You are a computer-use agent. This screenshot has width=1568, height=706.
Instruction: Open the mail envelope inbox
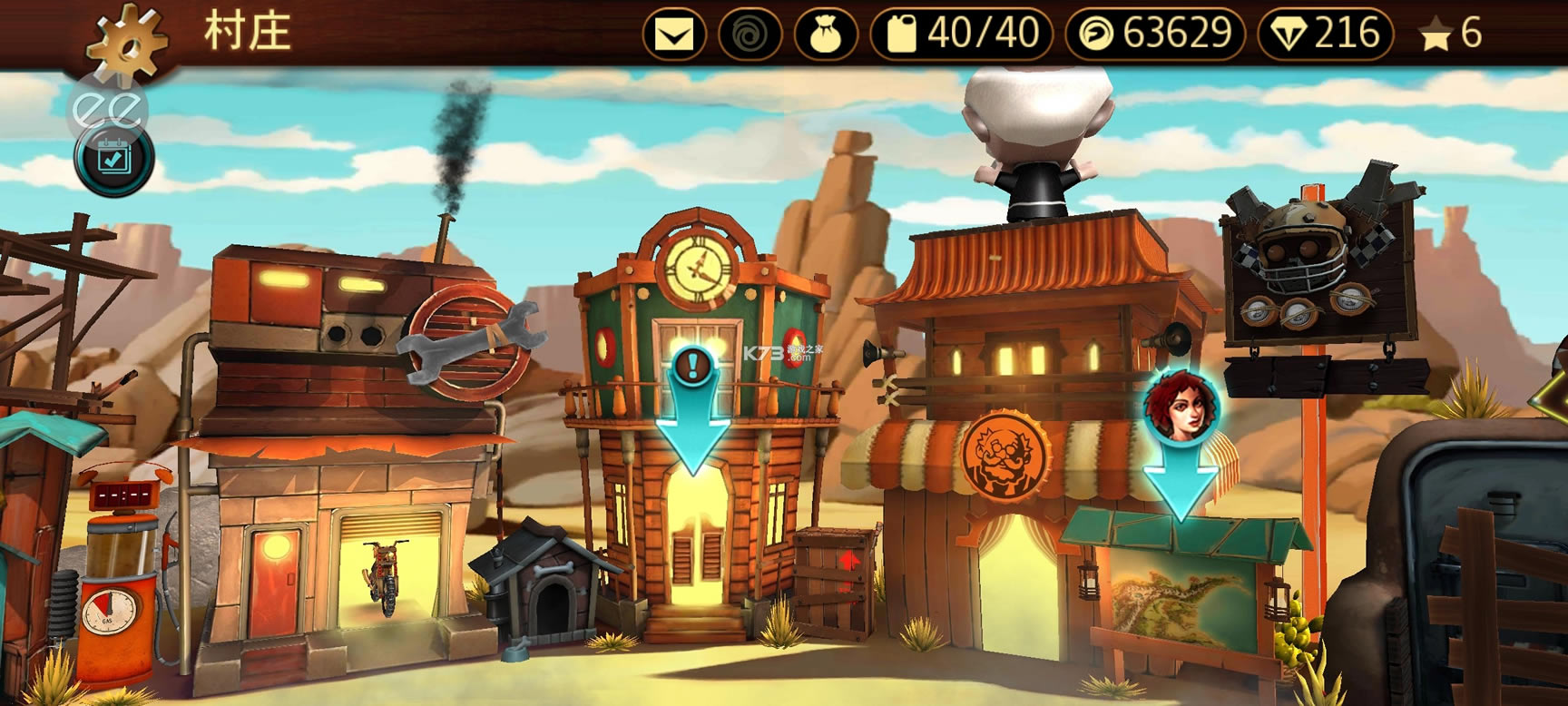click(674, 34)
